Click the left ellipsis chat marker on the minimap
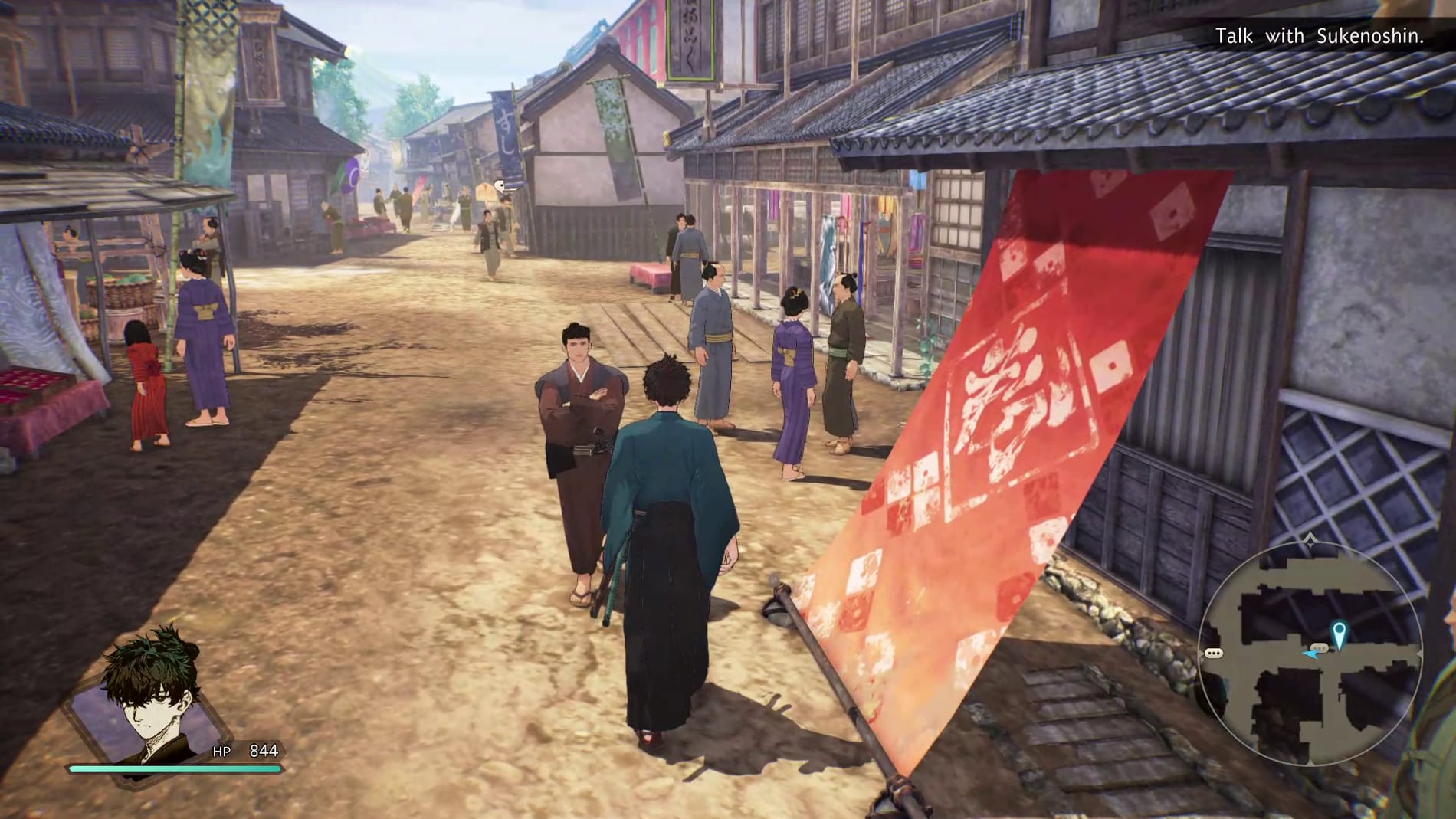The image size is (1456, 819). pos(1214,651)
